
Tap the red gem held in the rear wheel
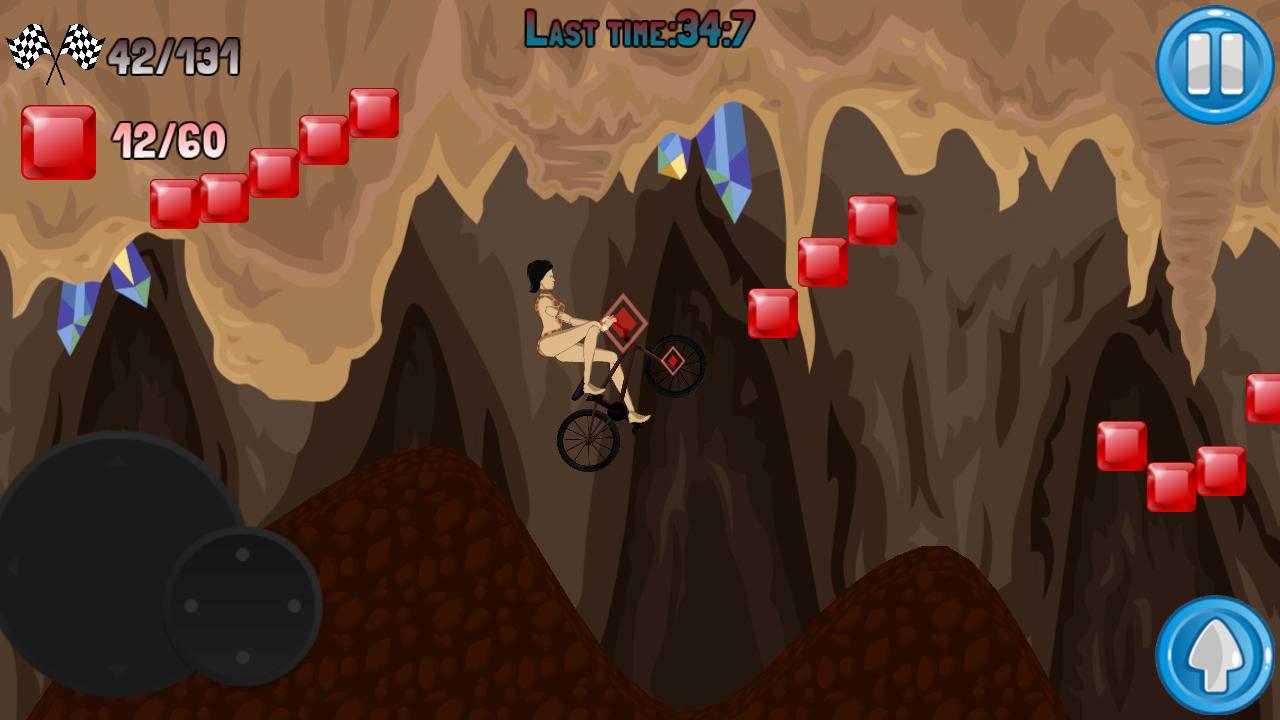click(x=675, y=360)
